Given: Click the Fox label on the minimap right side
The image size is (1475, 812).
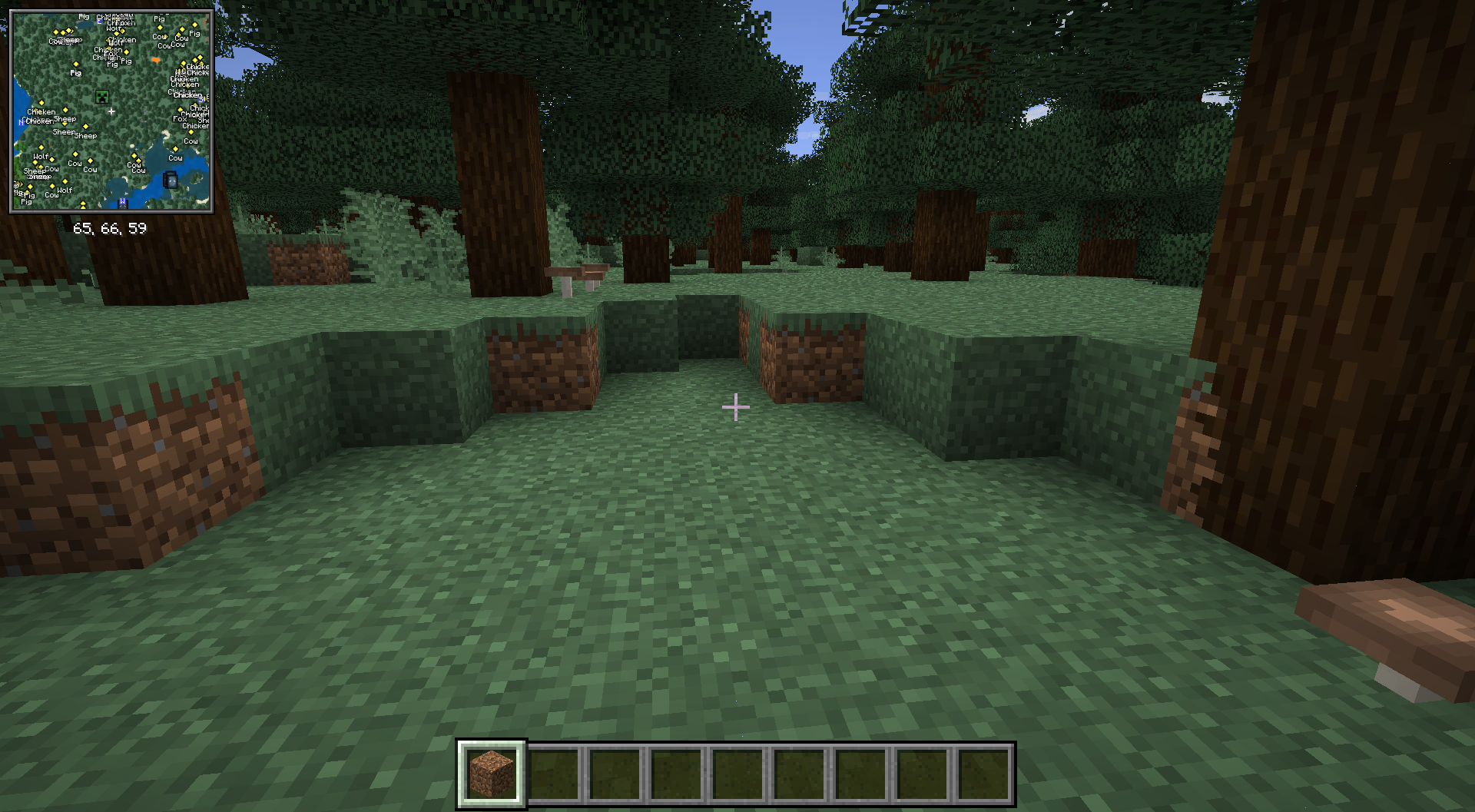Looking at the screenshot, I should click(x=180, y=119).
